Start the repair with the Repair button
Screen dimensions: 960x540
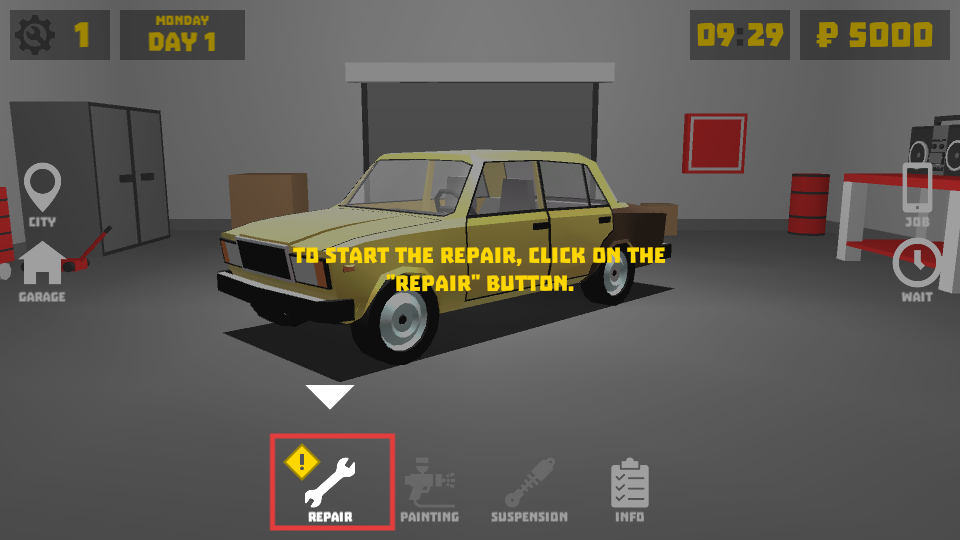331,483
